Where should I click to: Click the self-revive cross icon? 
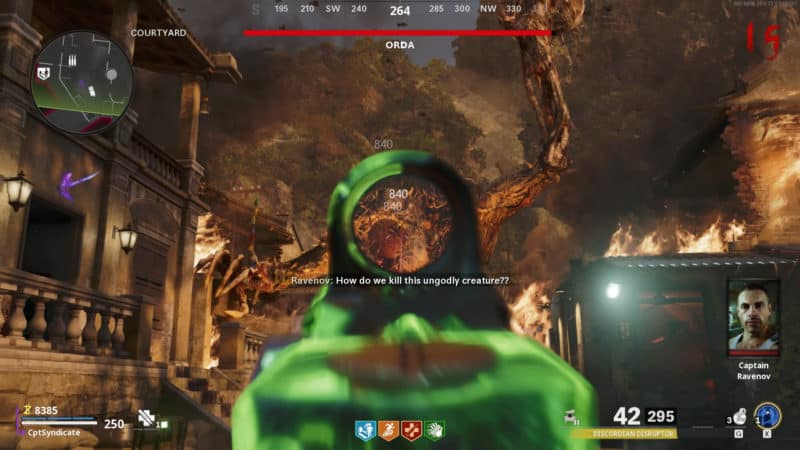point(147,420)
